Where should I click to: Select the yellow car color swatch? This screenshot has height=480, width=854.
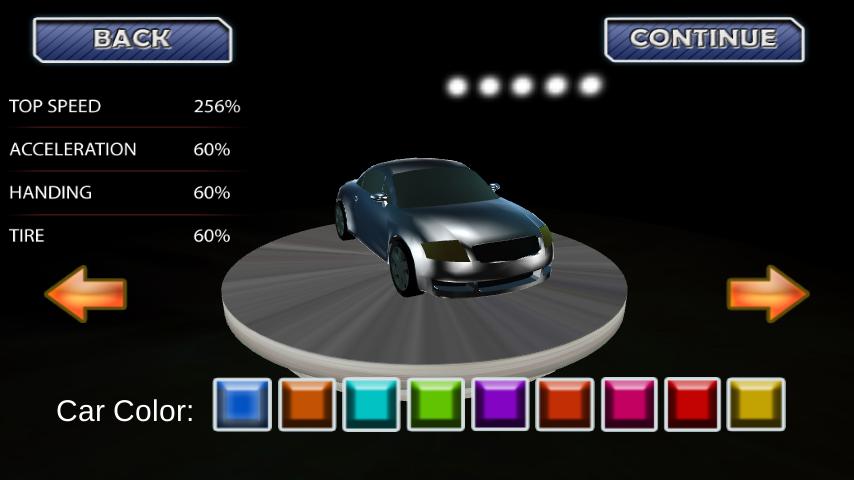[x=756, y=404]
